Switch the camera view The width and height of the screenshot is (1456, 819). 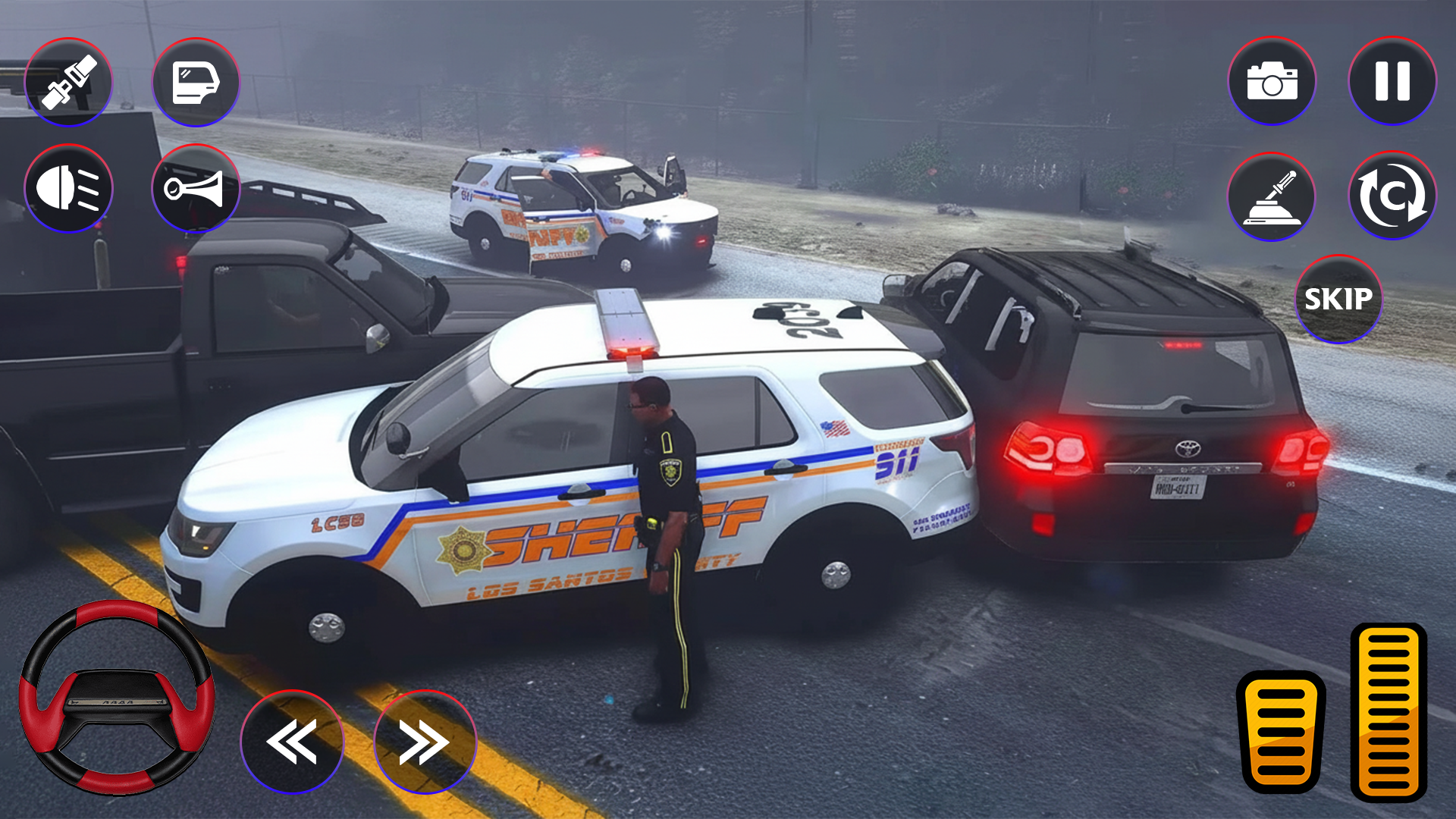tap(1272, 81)
